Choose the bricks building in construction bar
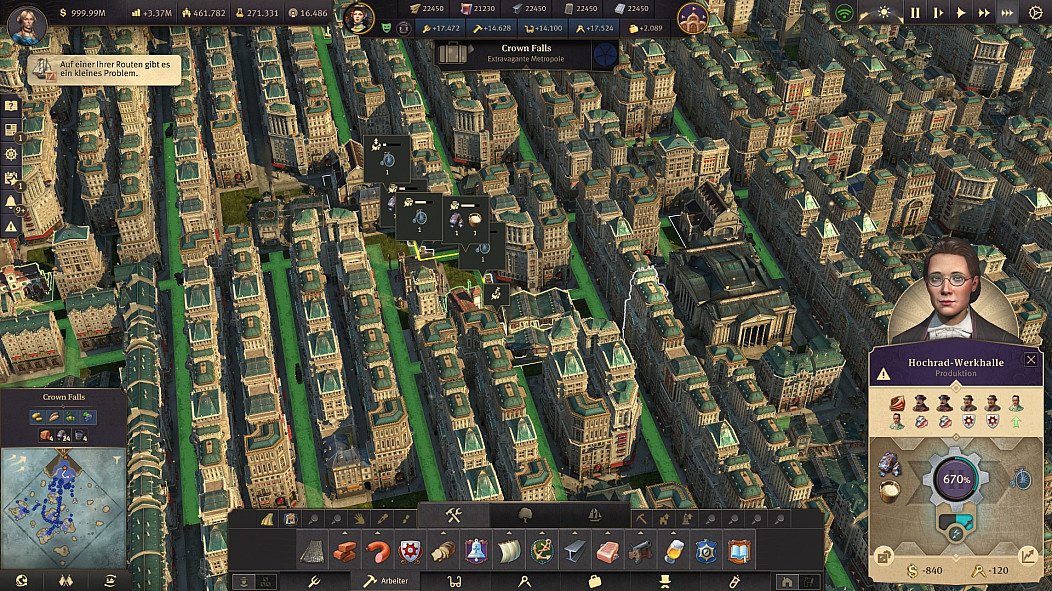This screenshot has width=1052, height=591. point(344,551)
